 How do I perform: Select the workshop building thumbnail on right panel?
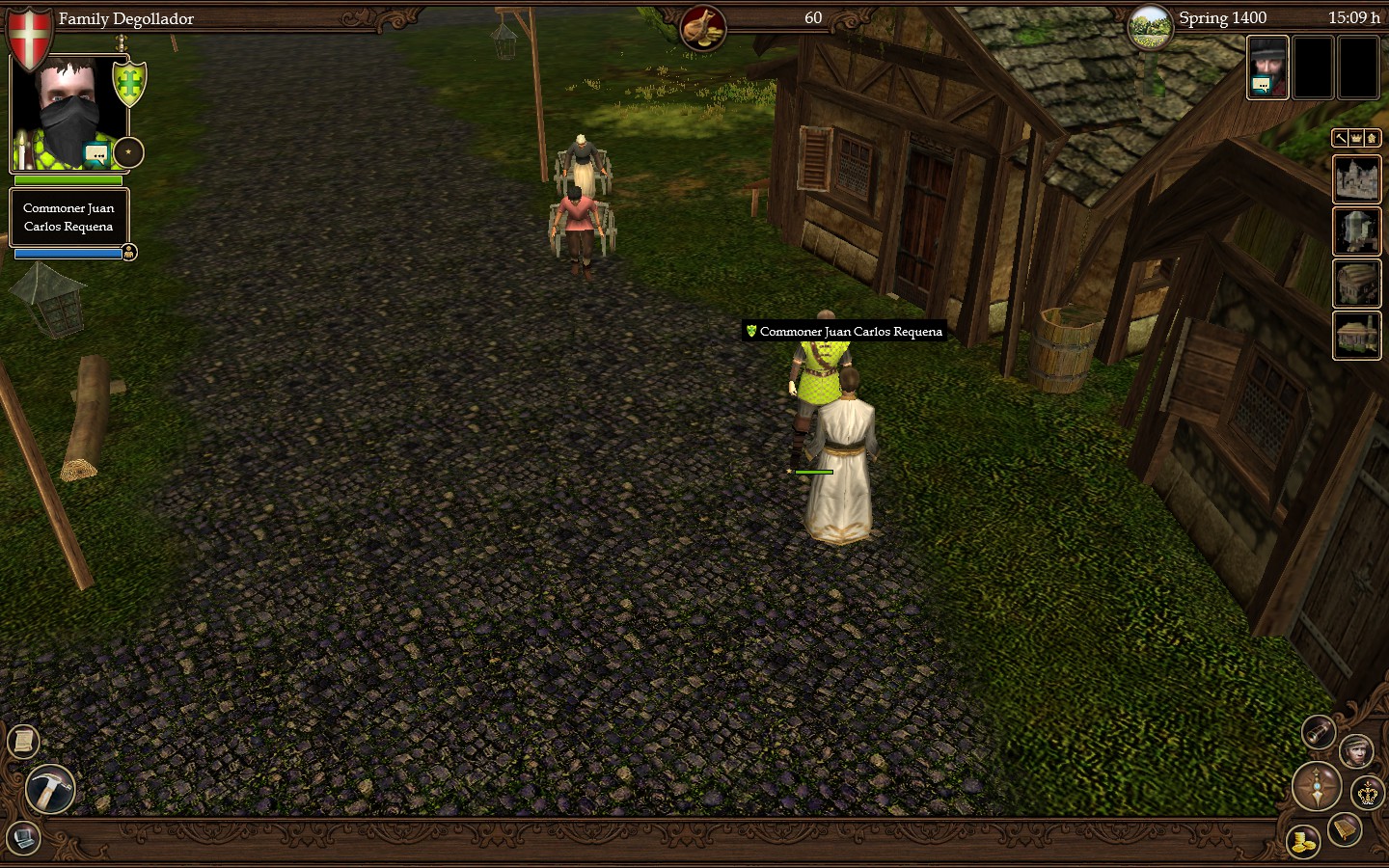click(1357, 336)
